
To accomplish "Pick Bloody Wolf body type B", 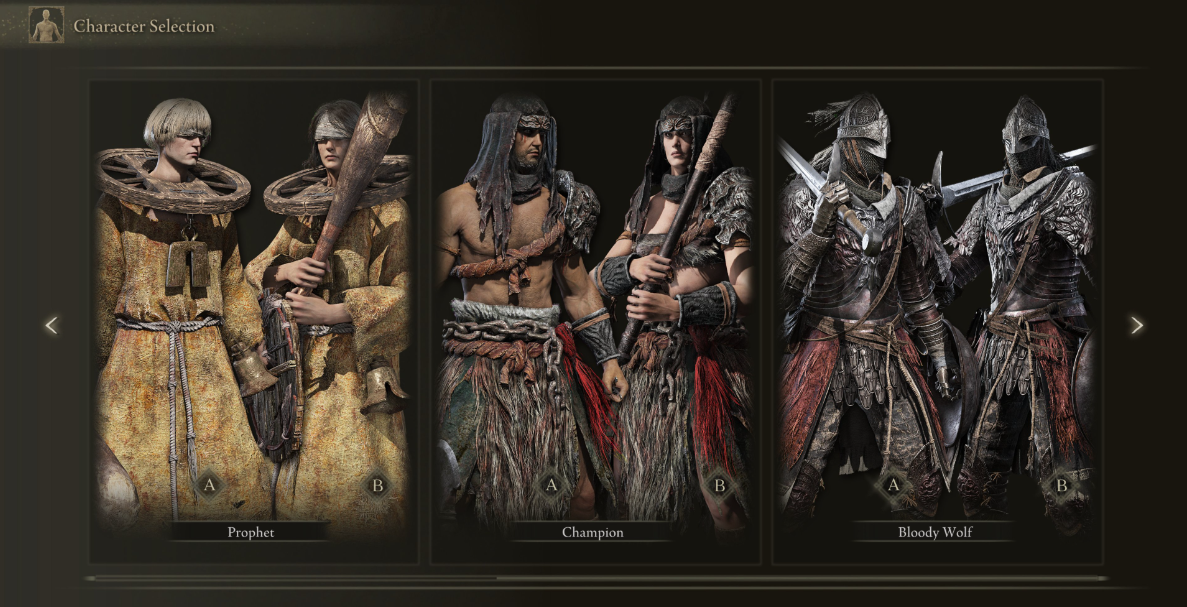I will coord(1061,486).
